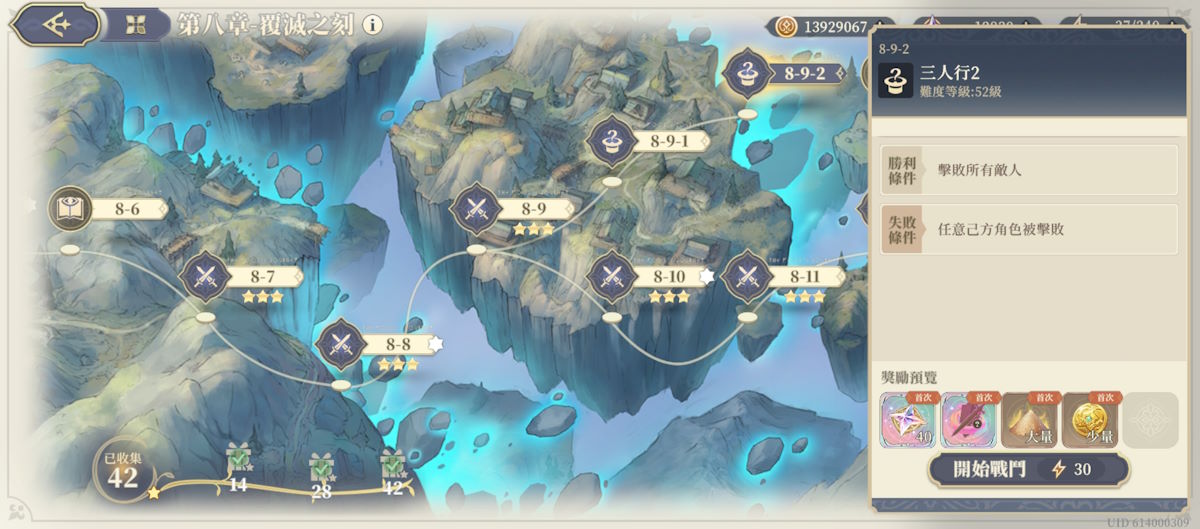Screen dimensions: 1200x529
Task: Show chapter info next to 第八章-覆滅之刻
Action: pos(372,25)
